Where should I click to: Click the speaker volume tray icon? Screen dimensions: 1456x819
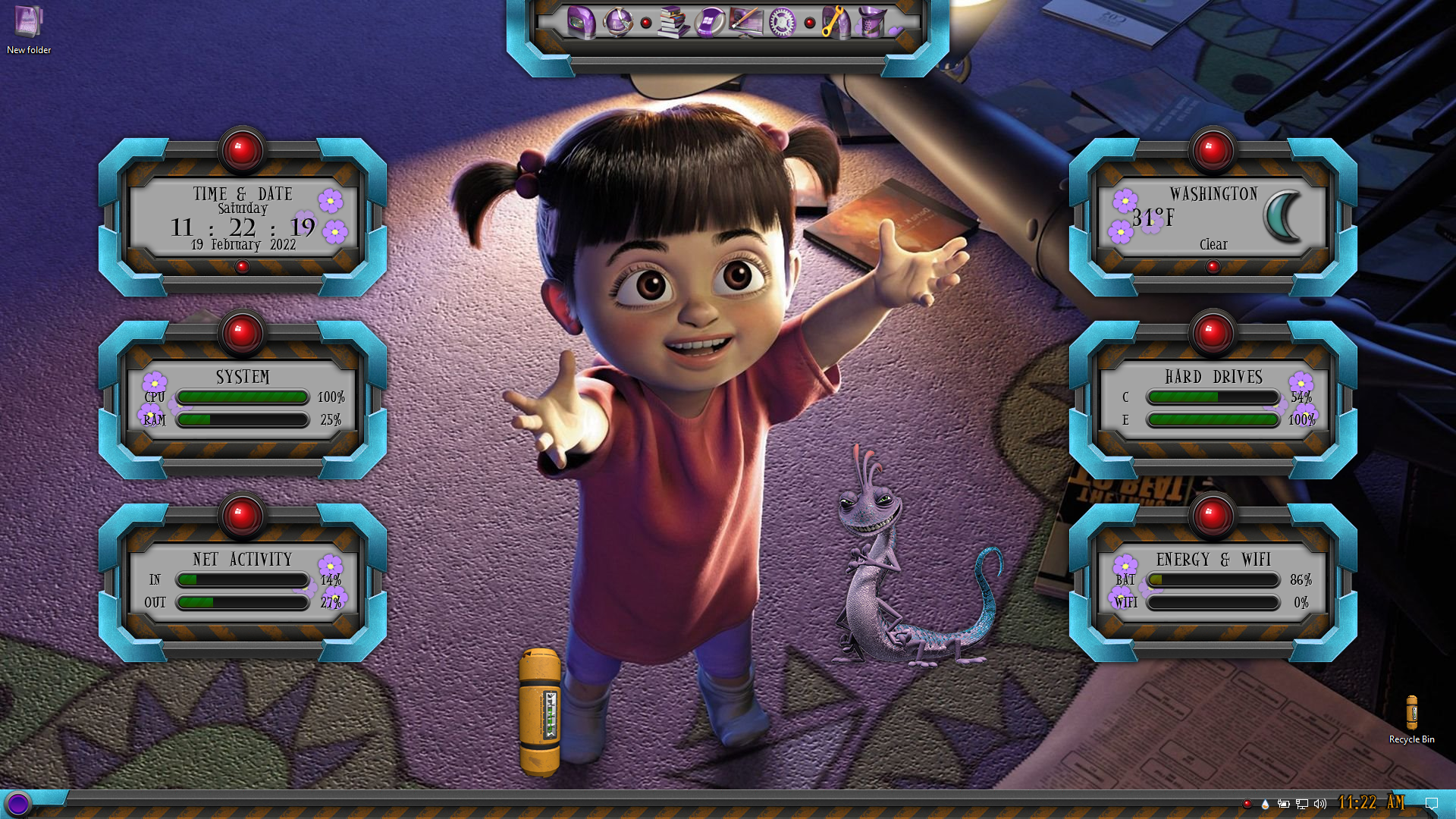tap(1320, 804)
